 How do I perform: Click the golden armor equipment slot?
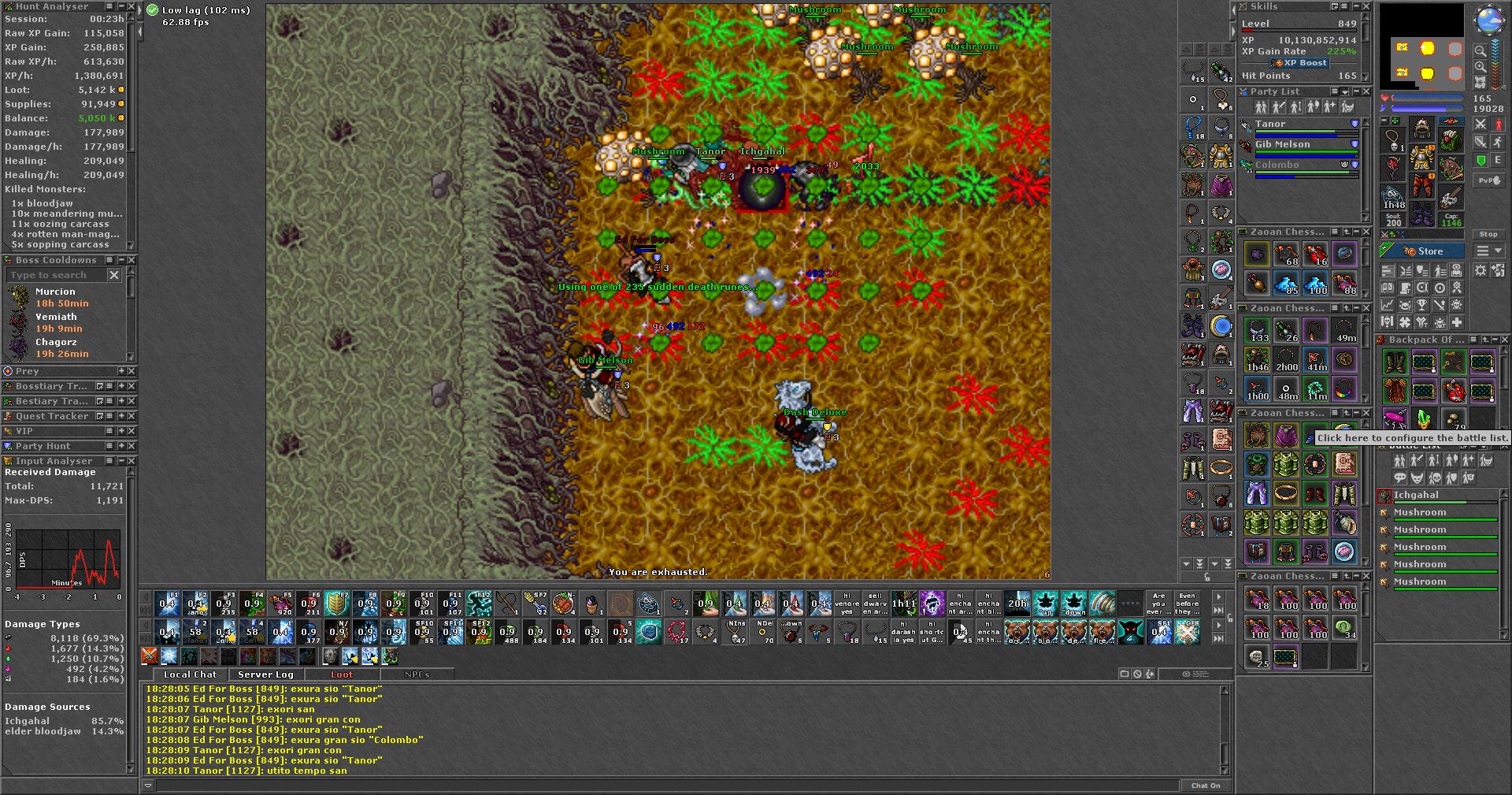point(1421,158)
